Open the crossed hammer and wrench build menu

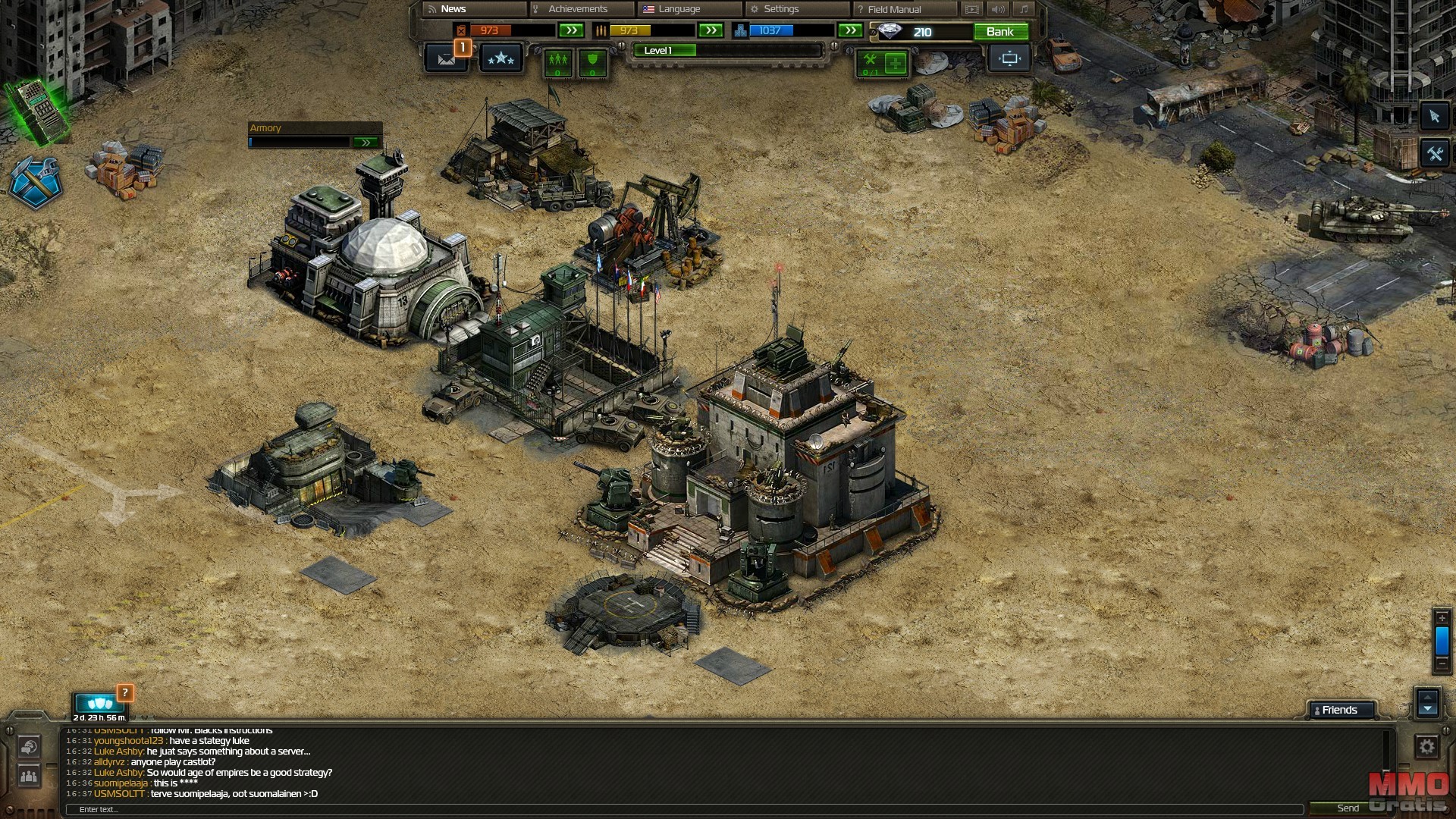(x=35, y=182)
